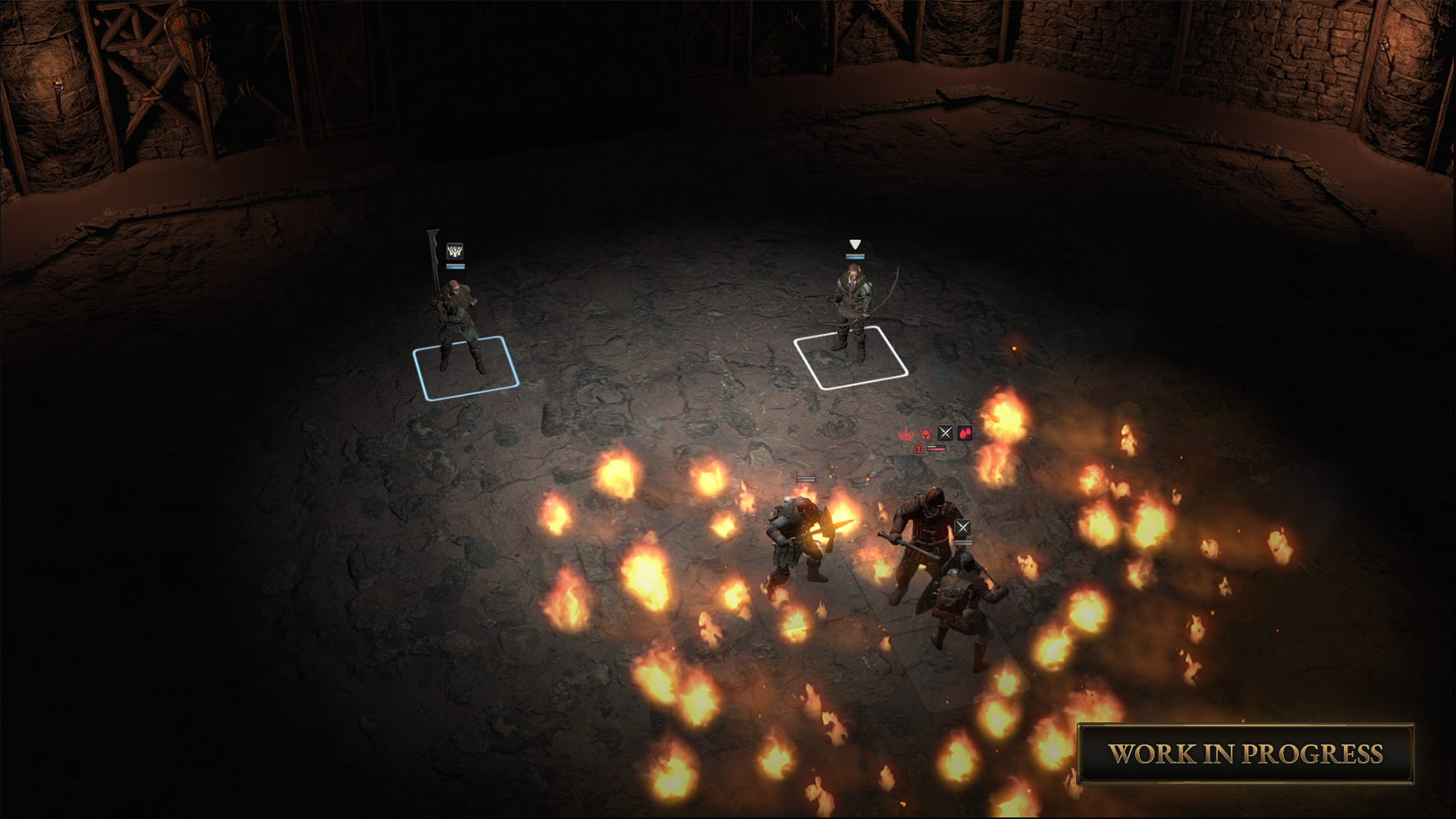1456x819 pixels.
Task: Check the blood drops bleeding status icon
Action: coord(965,432)
